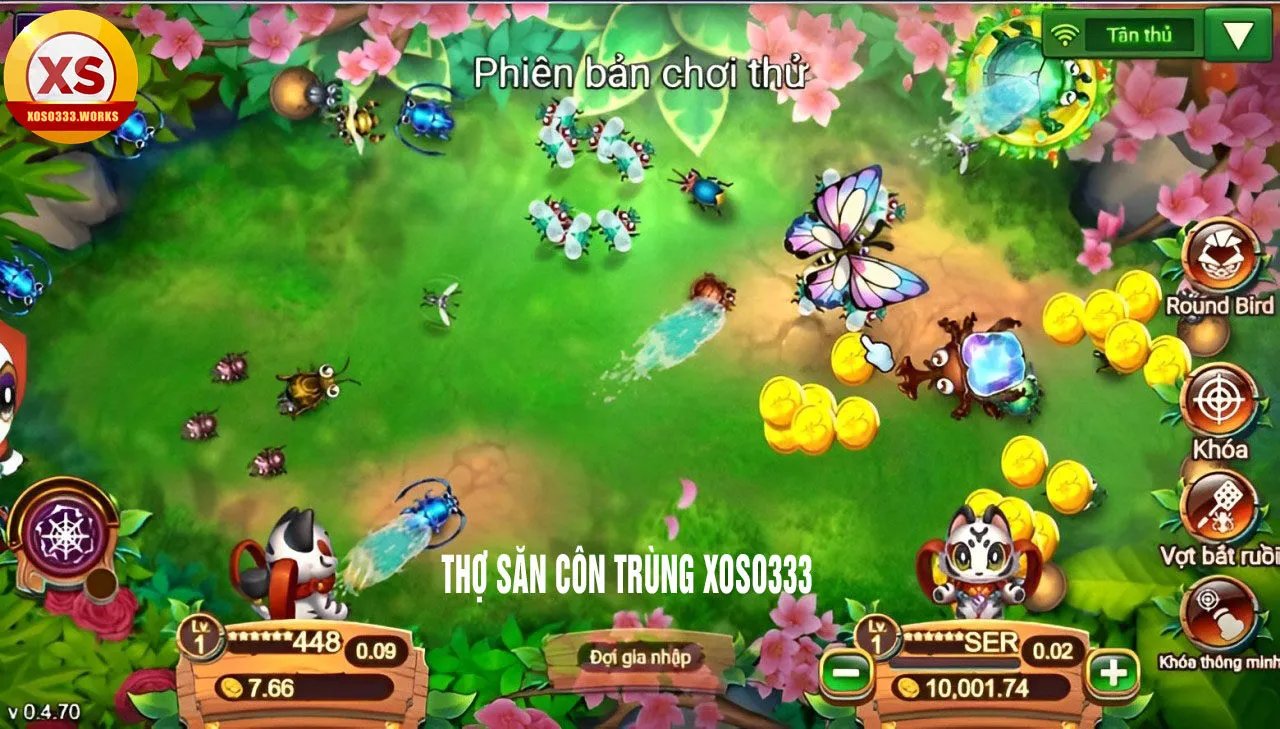Click the Phiên bản chơi thử banner
Image resolution: width=1280 pixels, height=729 pixels.
(640, 67)
